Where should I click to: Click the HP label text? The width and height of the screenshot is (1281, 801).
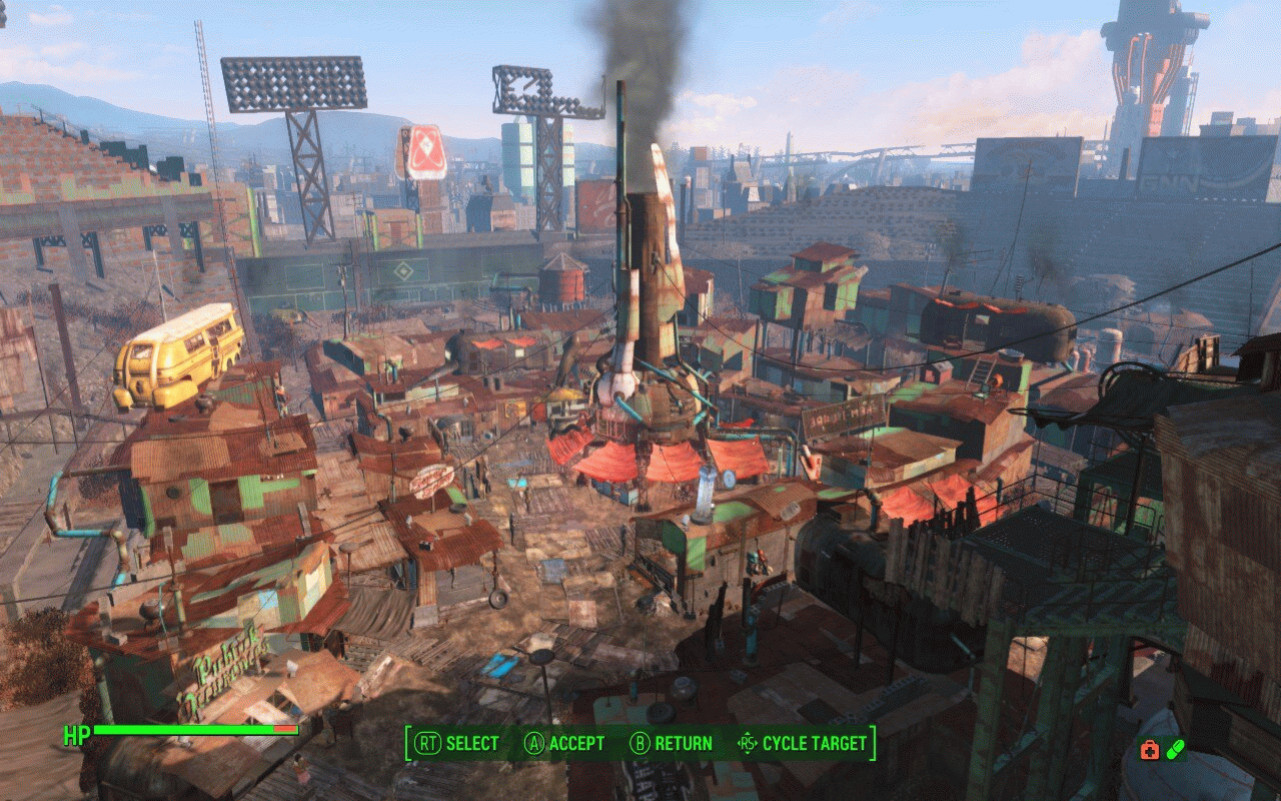[79, 735]
